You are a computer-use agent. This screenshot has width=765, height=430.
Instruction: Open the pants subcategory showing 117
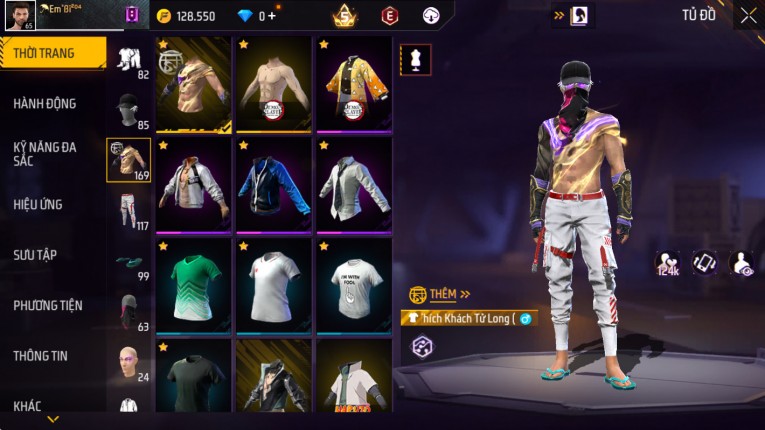click(128, 210)
